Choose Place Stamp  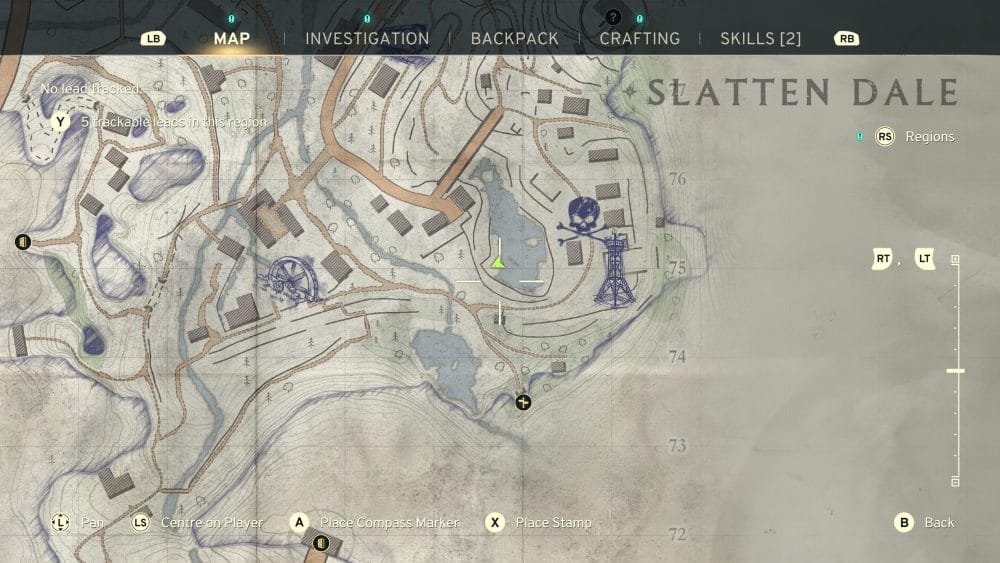point(552,523)
